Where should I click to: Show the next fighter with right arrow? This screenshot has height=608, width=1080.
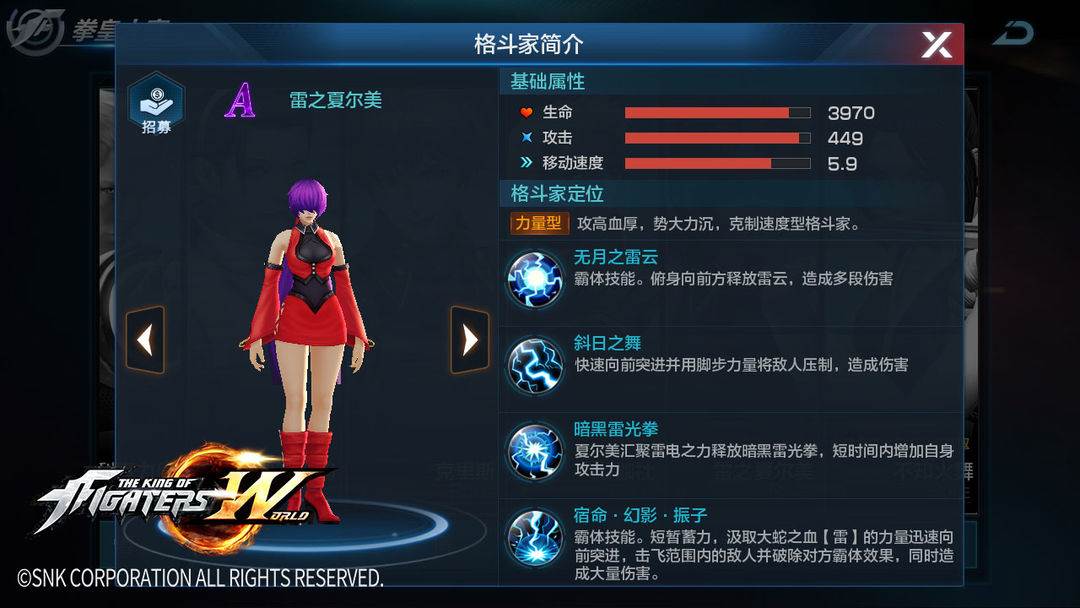469,340
